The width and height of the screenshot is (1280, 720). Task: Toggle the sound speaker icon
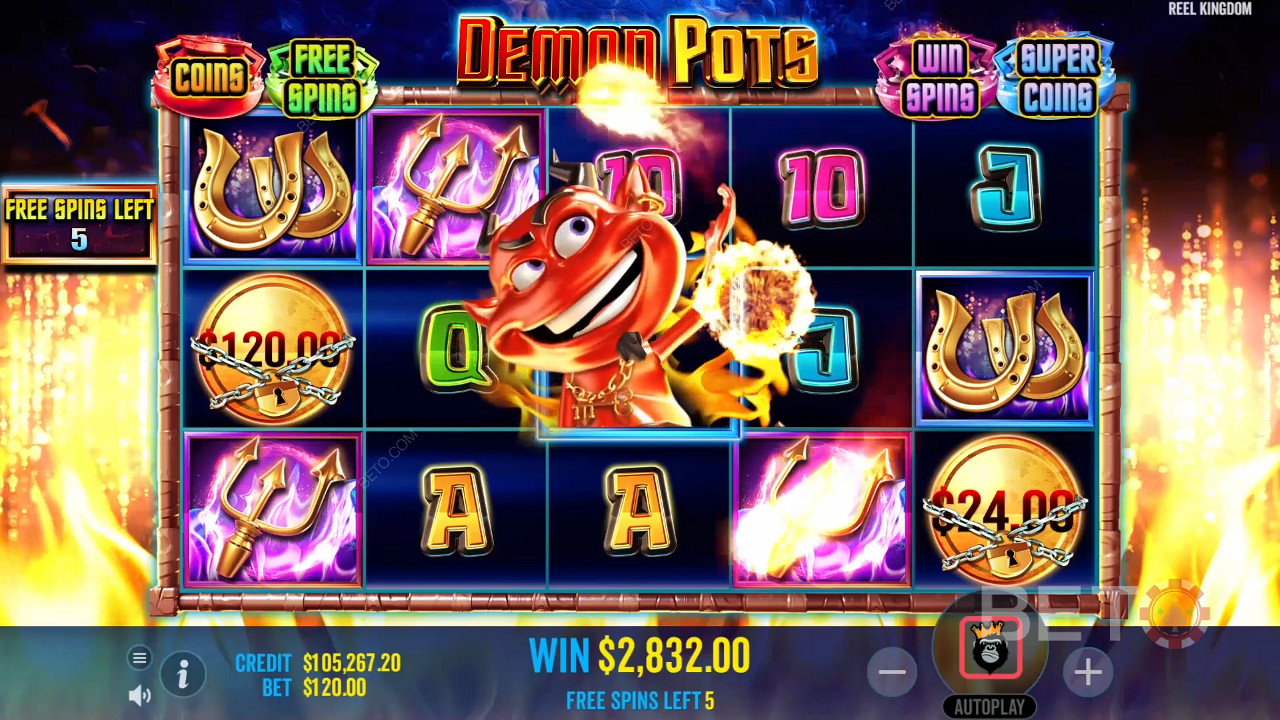(140, 695)
